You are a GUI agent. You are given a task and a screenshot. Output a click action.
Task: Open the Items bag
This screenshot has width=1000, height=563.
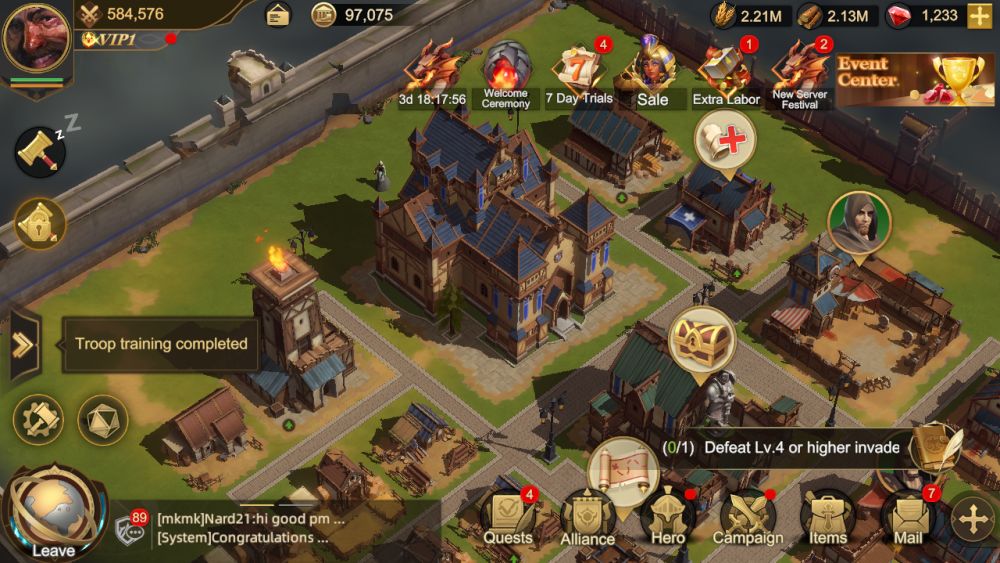pyautogui.click(x=828, y=518)
